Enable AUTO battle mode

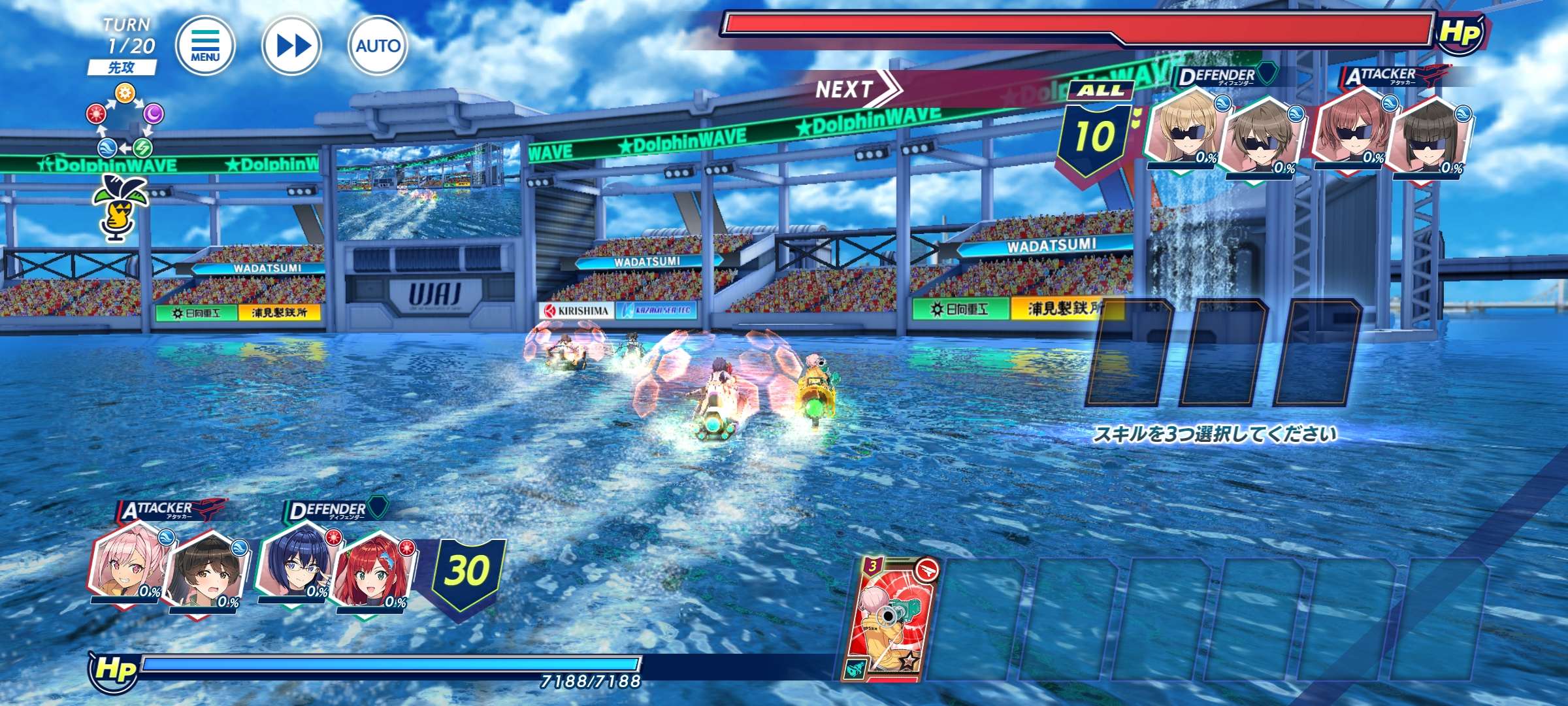pos(378,45)
